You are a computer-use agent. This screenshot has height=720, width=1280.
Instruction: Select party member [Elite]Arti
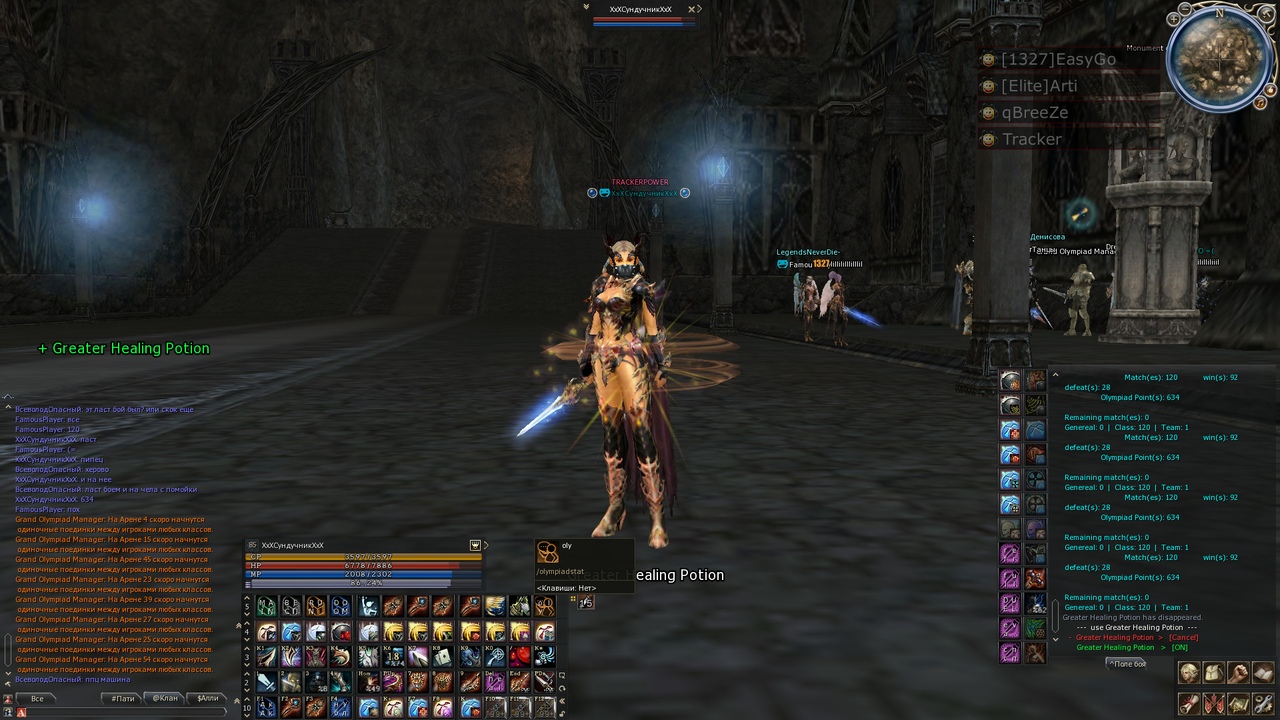pos(1038,86)
